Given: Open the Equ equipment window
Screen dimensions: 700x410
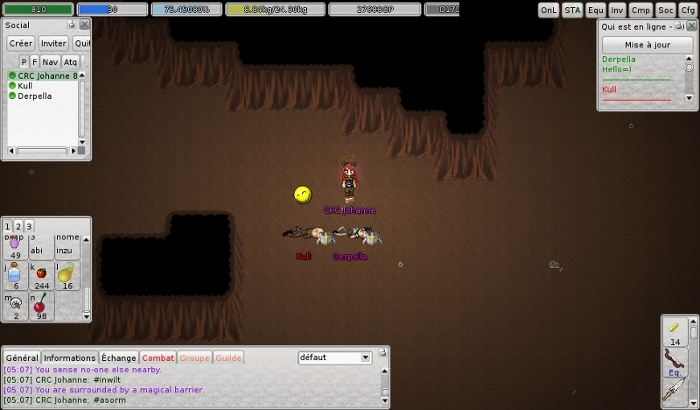Looking at the screenshot, I should pos(596,10).
